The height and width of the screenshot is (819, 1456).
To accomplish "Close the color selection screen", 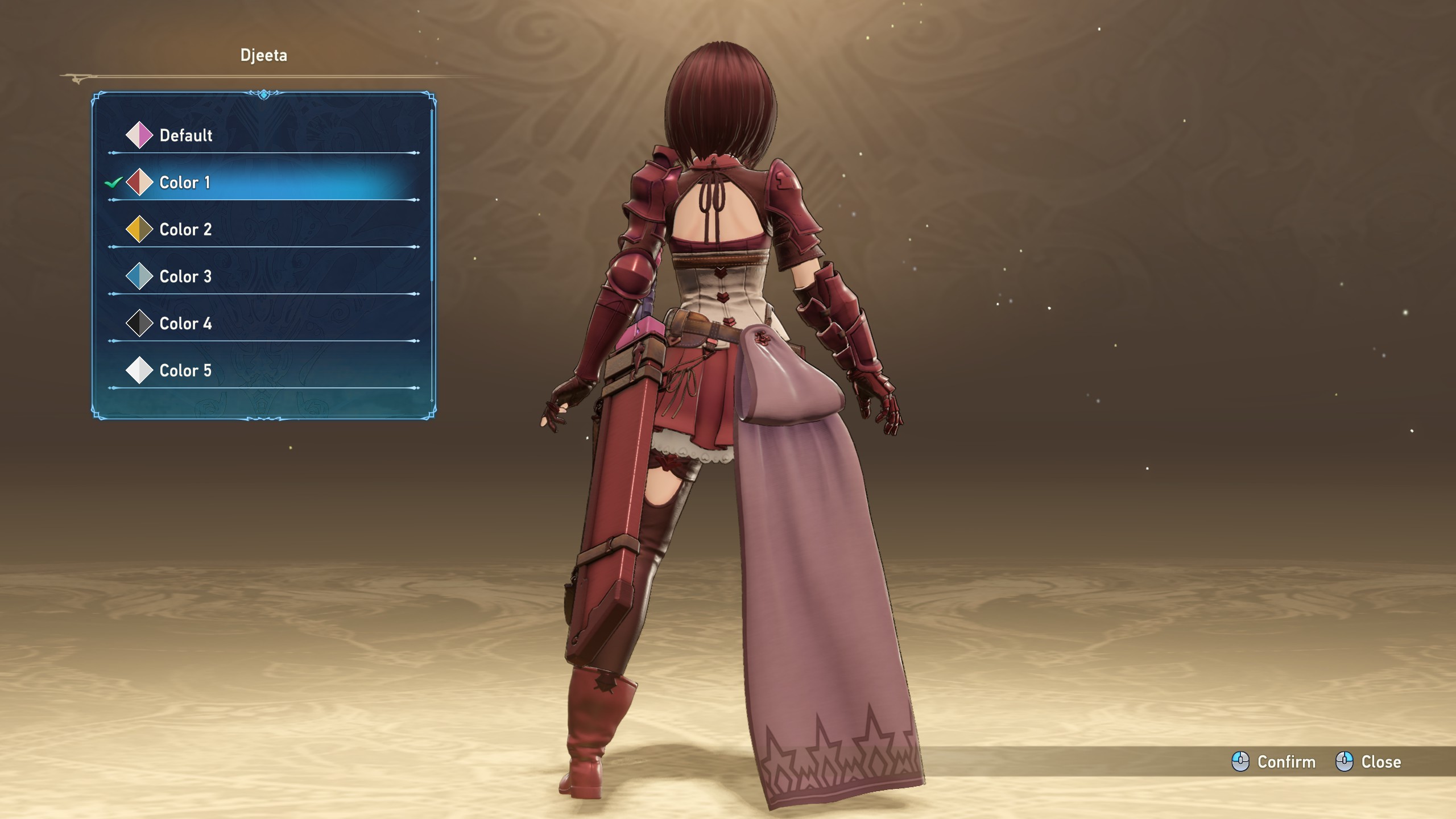I will coord(1368,762).
